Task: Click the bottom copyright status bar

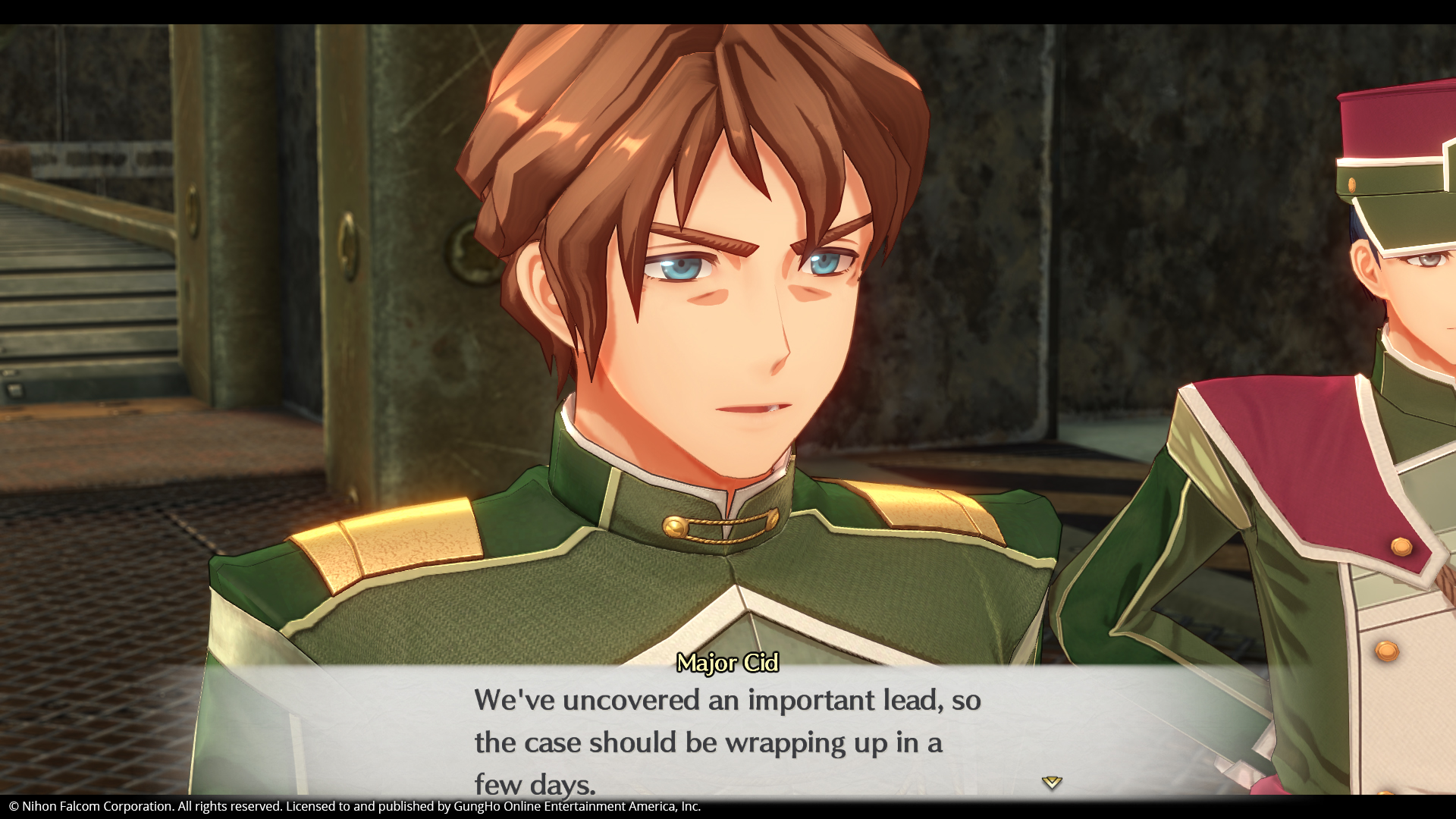Action: pos(728,807)
